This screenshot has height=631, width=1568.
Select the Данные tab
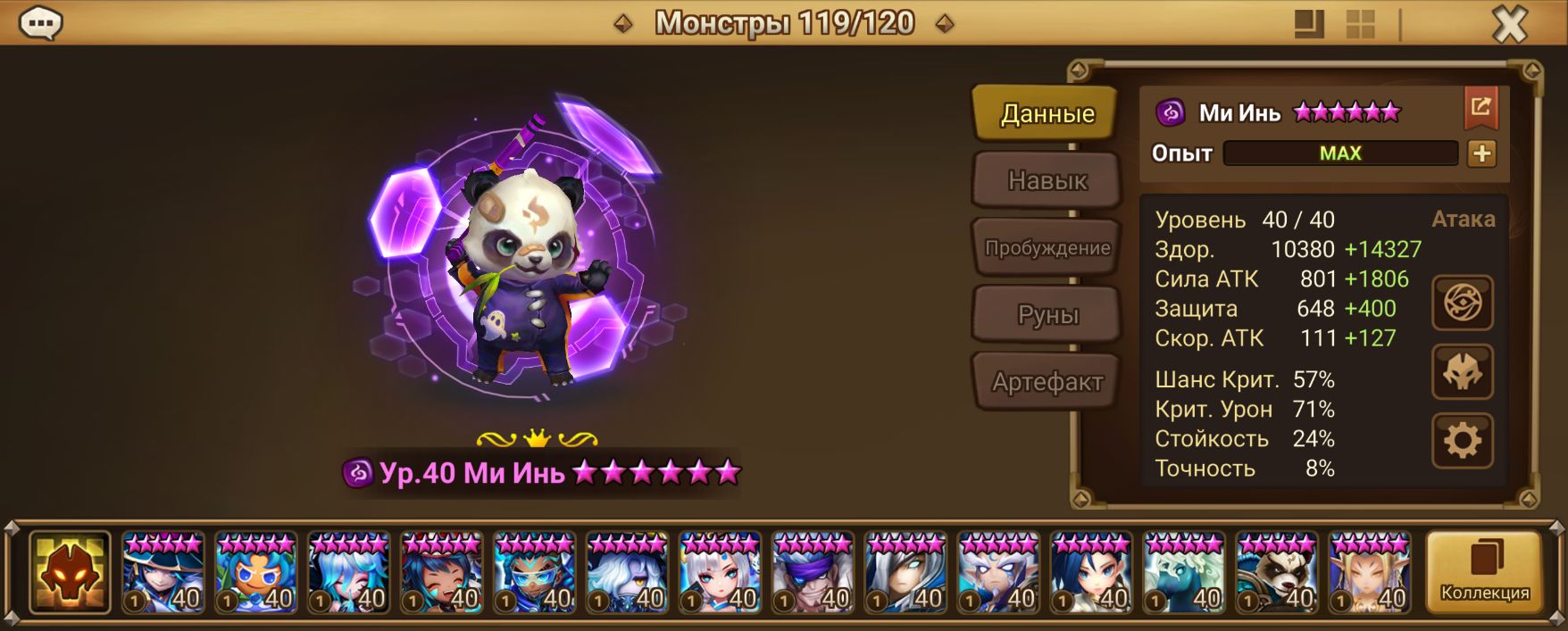[x=1047, y=113]
